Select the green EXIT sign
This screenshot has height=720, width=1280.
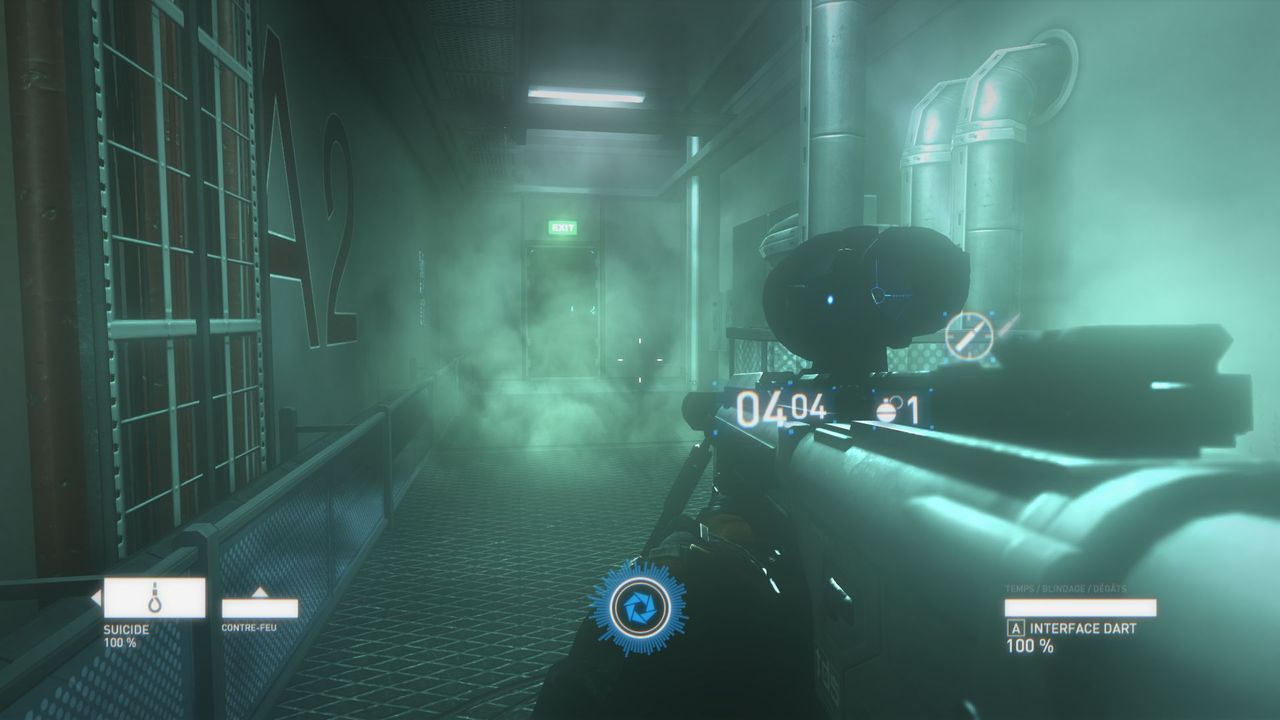563,229
